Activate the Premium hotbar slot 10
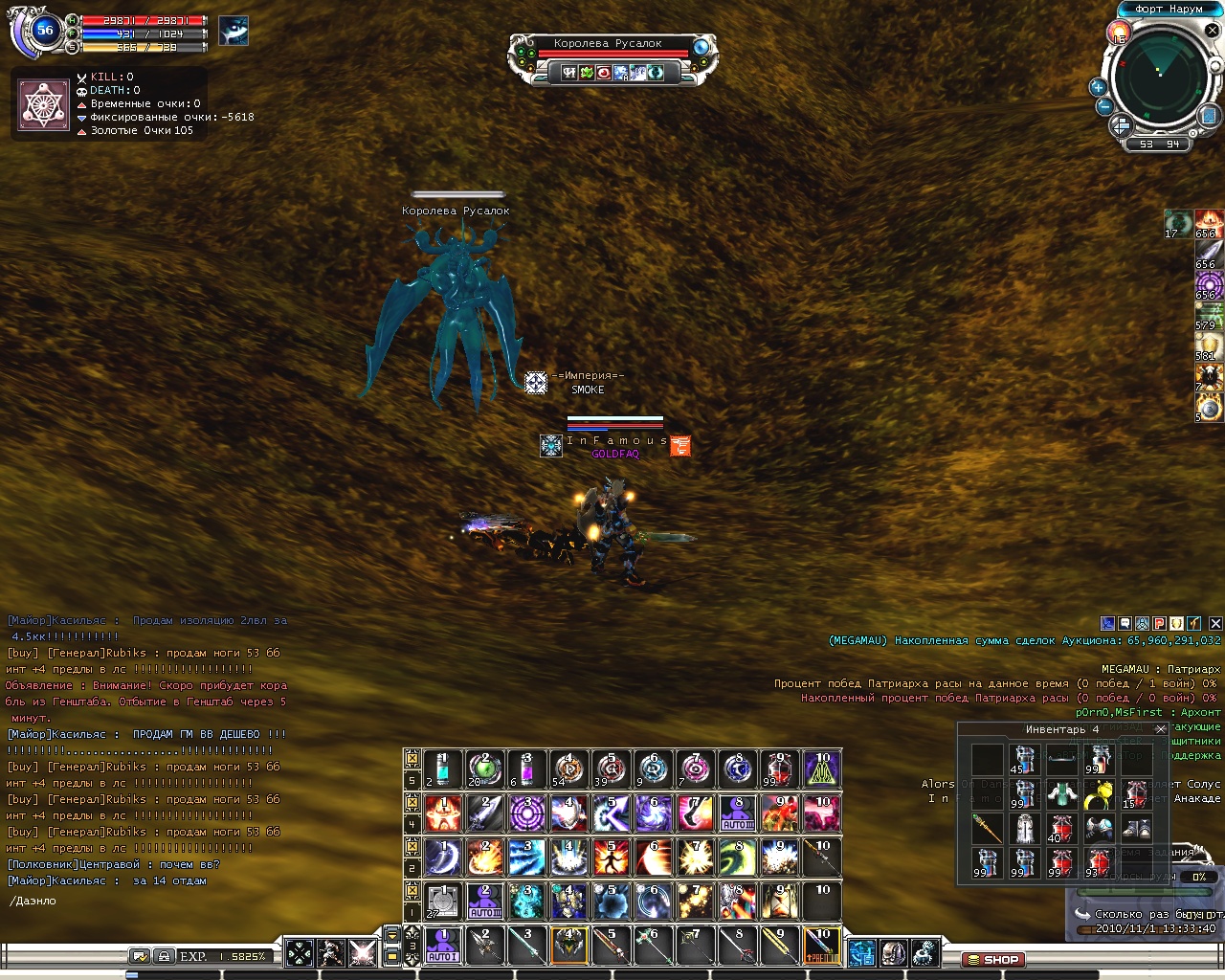This screenshot has height=980, width=1225. tap(823, 946)
